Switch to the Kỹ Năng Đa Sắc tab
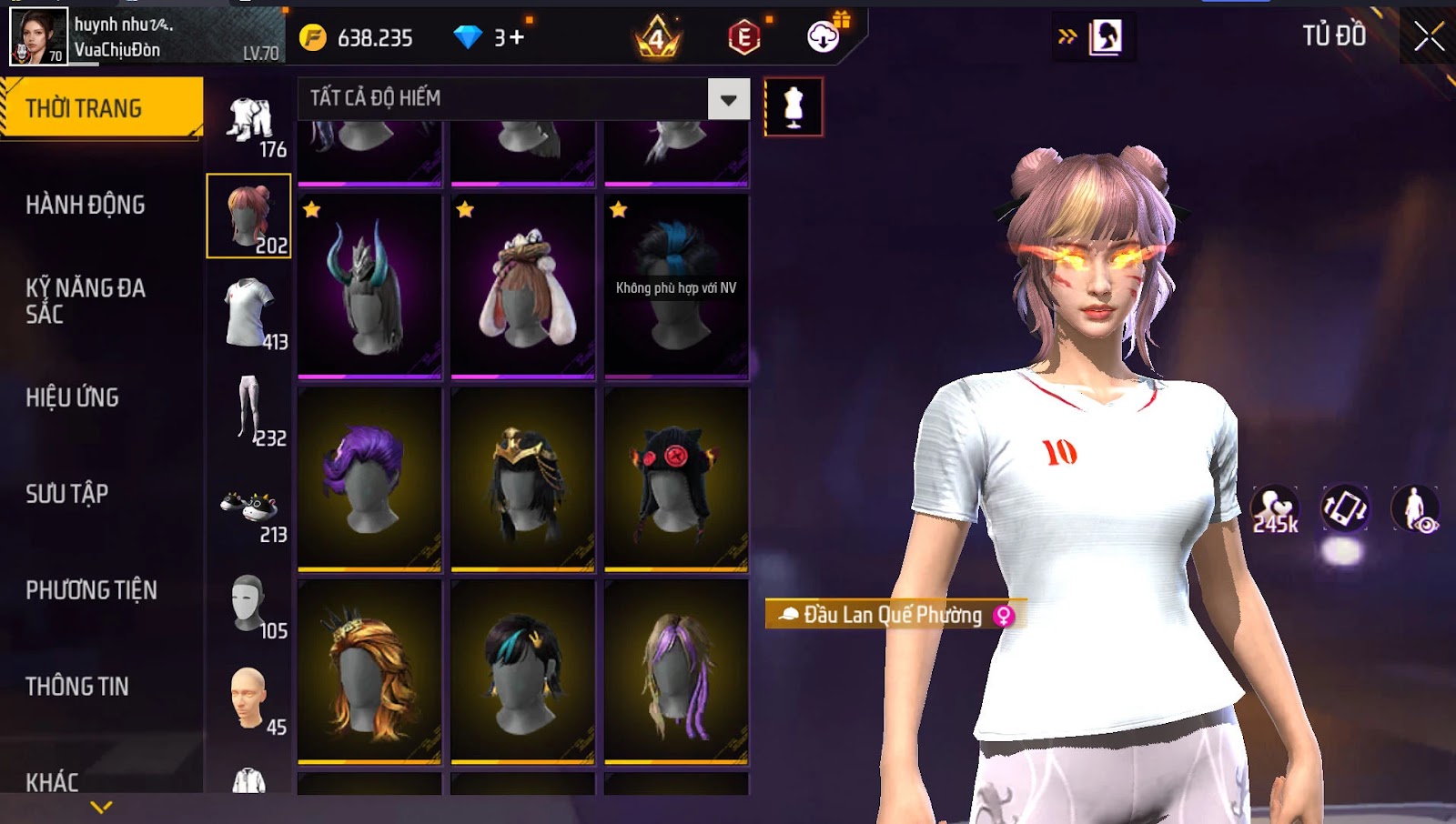Image resolution: width=1456 pixels, height=824 pixels. coord(86,301)
